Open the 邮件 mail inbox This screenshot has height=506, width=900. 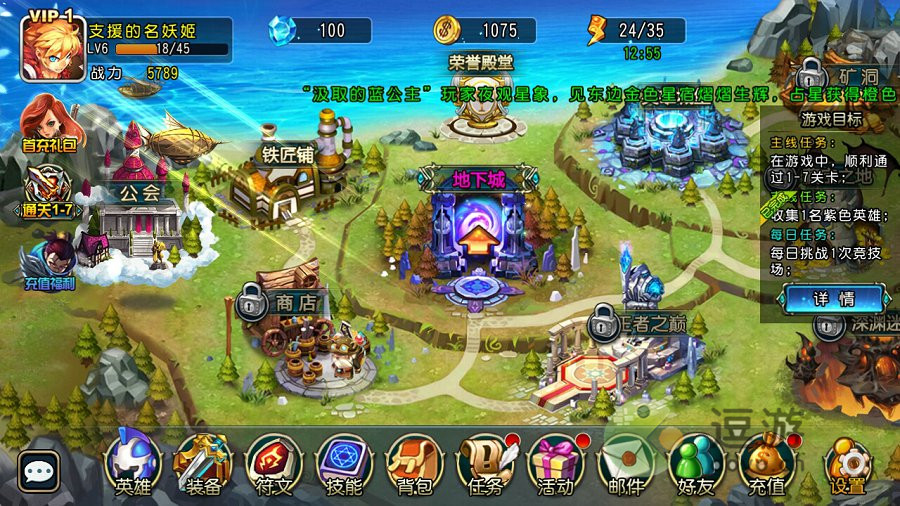tap(626, 463)
